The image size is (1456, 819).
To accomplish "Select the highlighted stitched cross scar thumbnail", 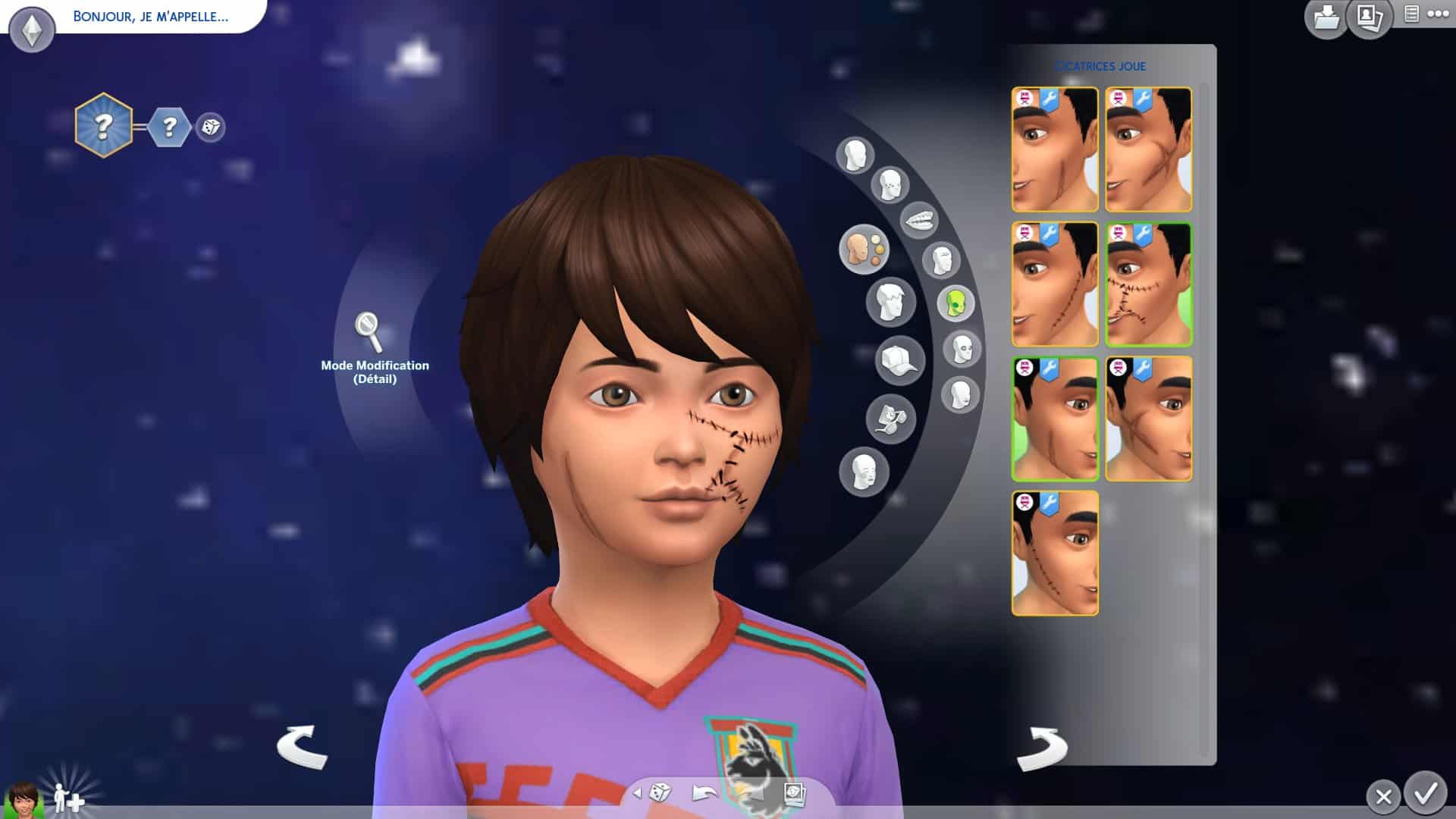I will tap(1148, 284).
